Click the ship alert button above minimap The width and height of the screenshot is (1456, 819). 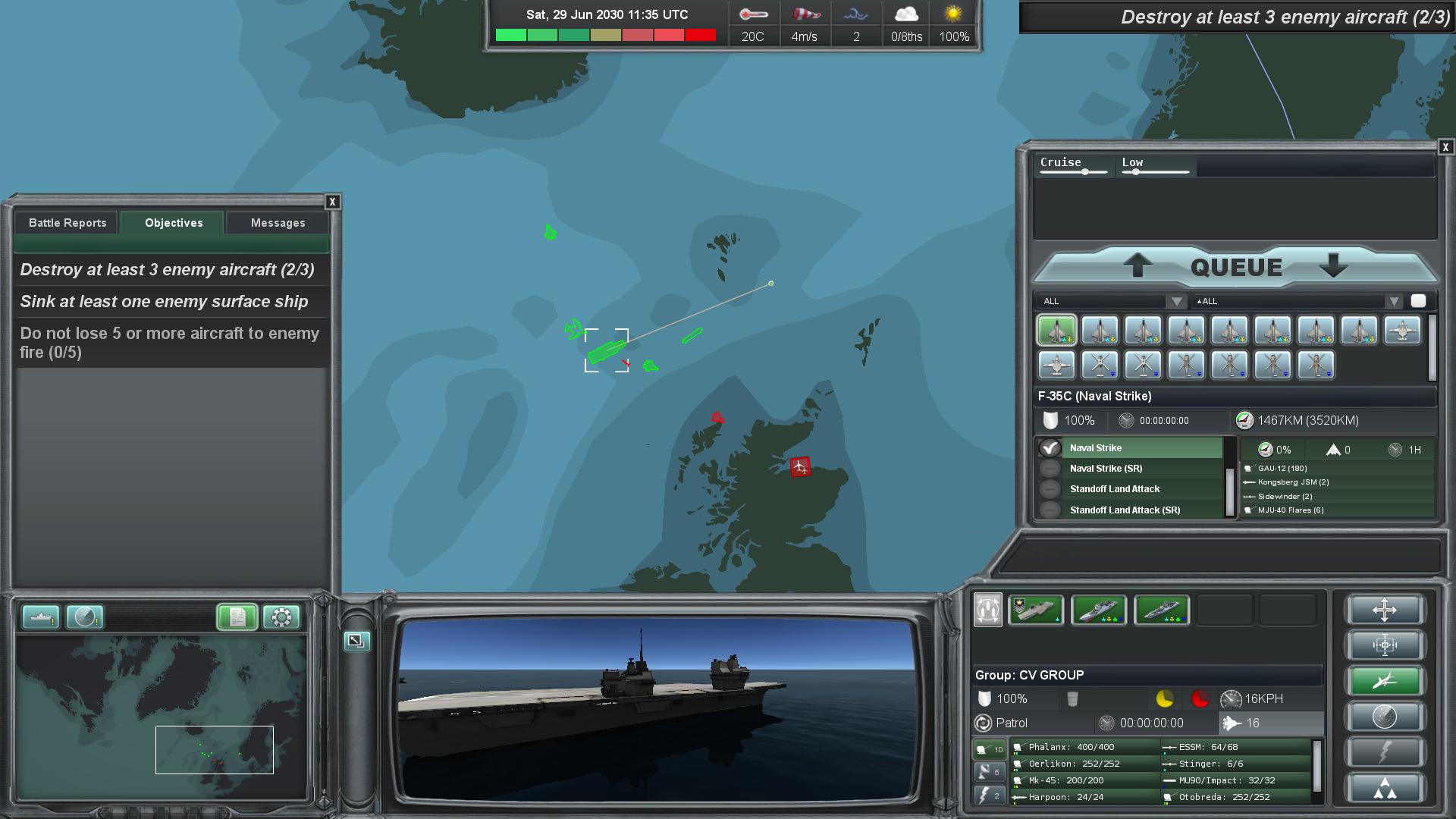40,617
